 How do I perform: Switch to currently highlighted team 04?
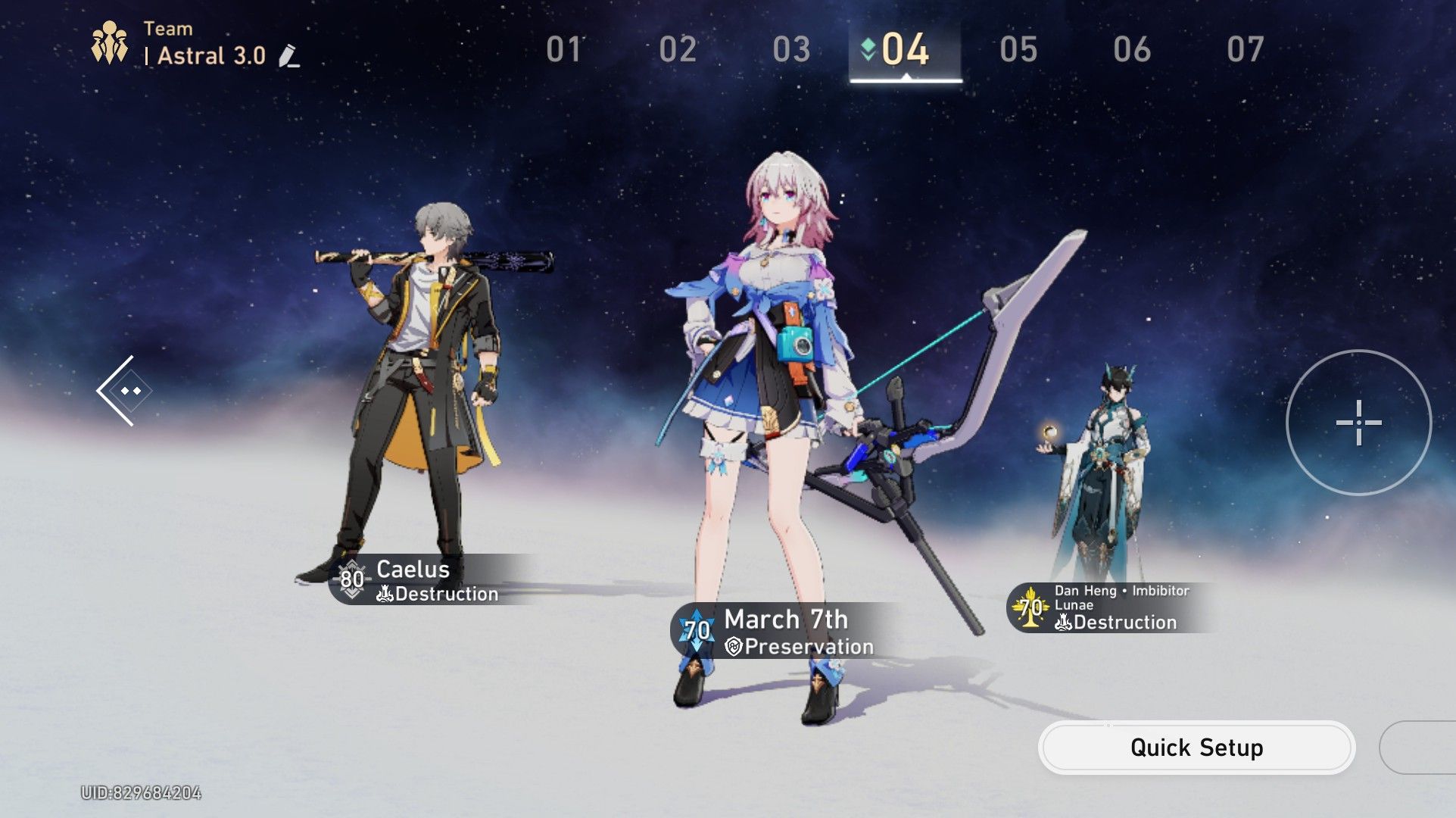903,52
